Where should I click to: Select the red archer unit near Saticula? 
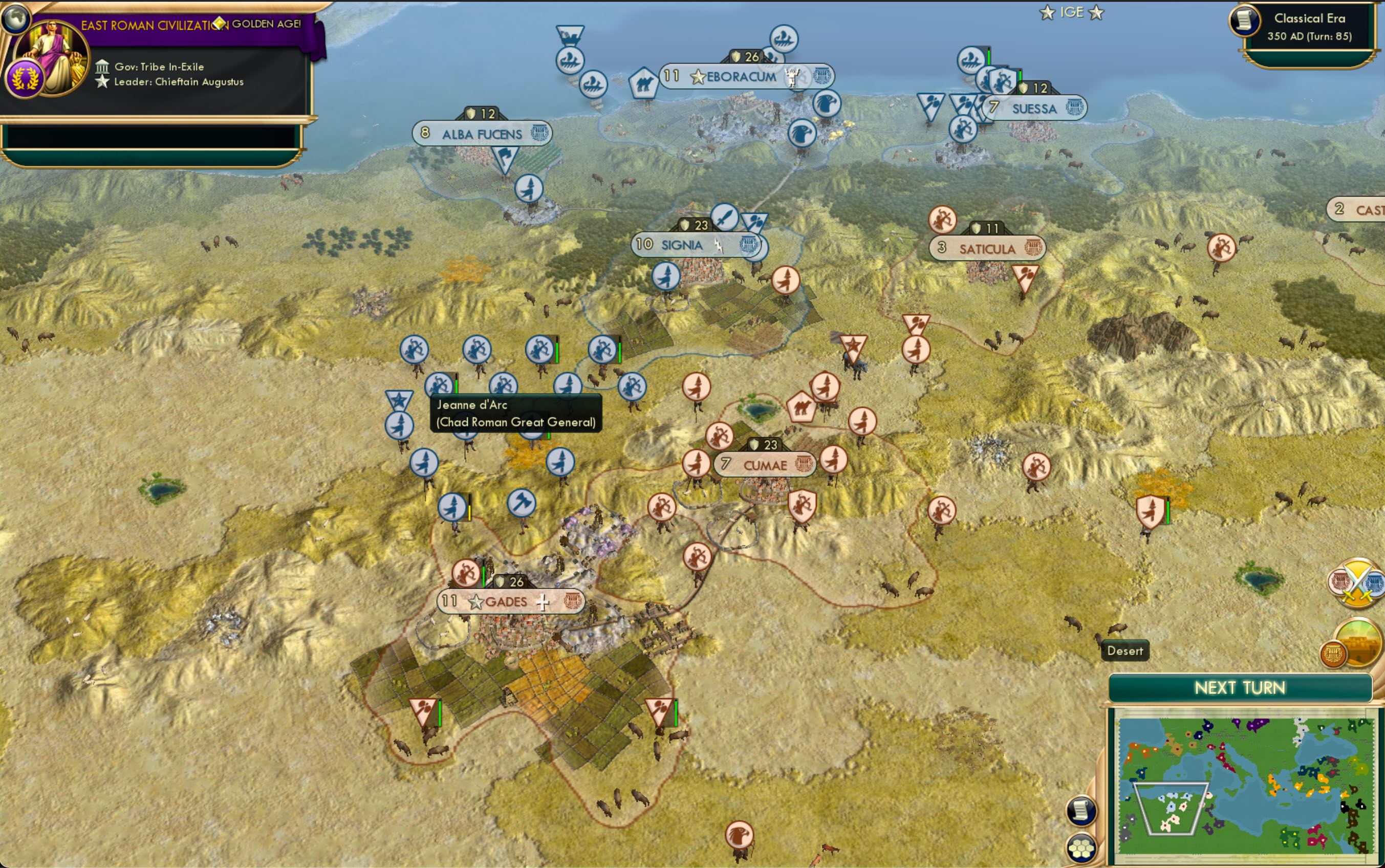coord(942,219)
